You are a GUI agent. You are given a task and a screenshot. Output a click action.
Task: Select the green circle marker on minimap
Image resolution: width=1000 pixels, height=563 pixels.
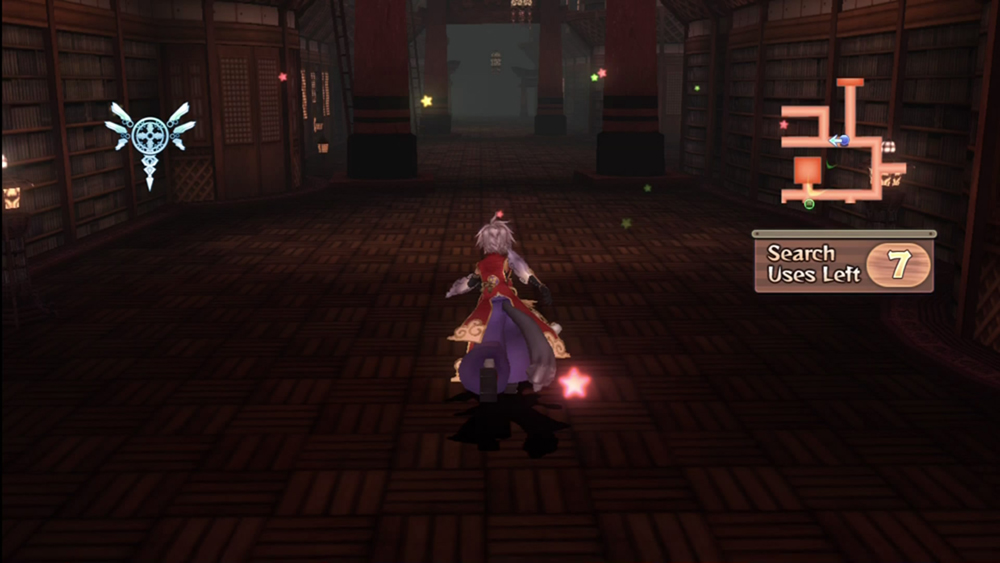tap(809, 204)
